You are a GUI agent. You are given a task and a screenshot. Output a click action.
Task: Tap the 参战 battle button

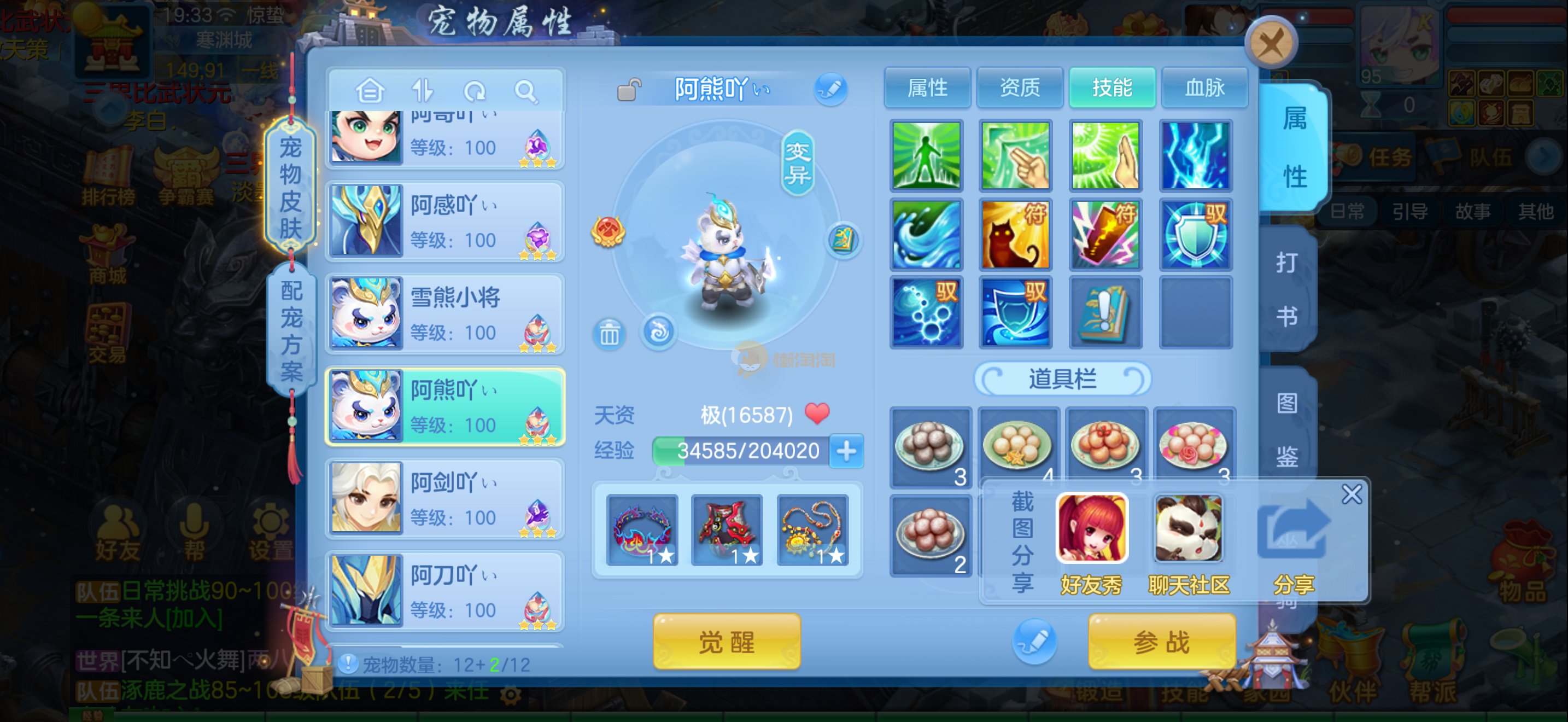point(1161,642)
